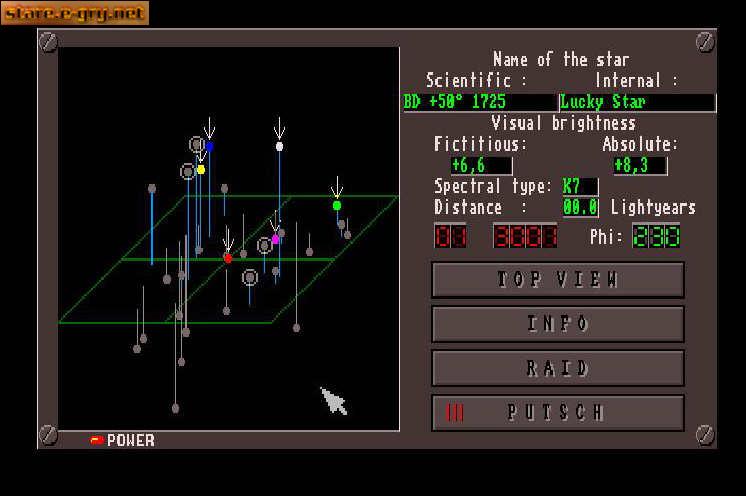This screenshot has height=496, width=746.
Task: Choose the blue star on the map
Action: tap(209, 146)
